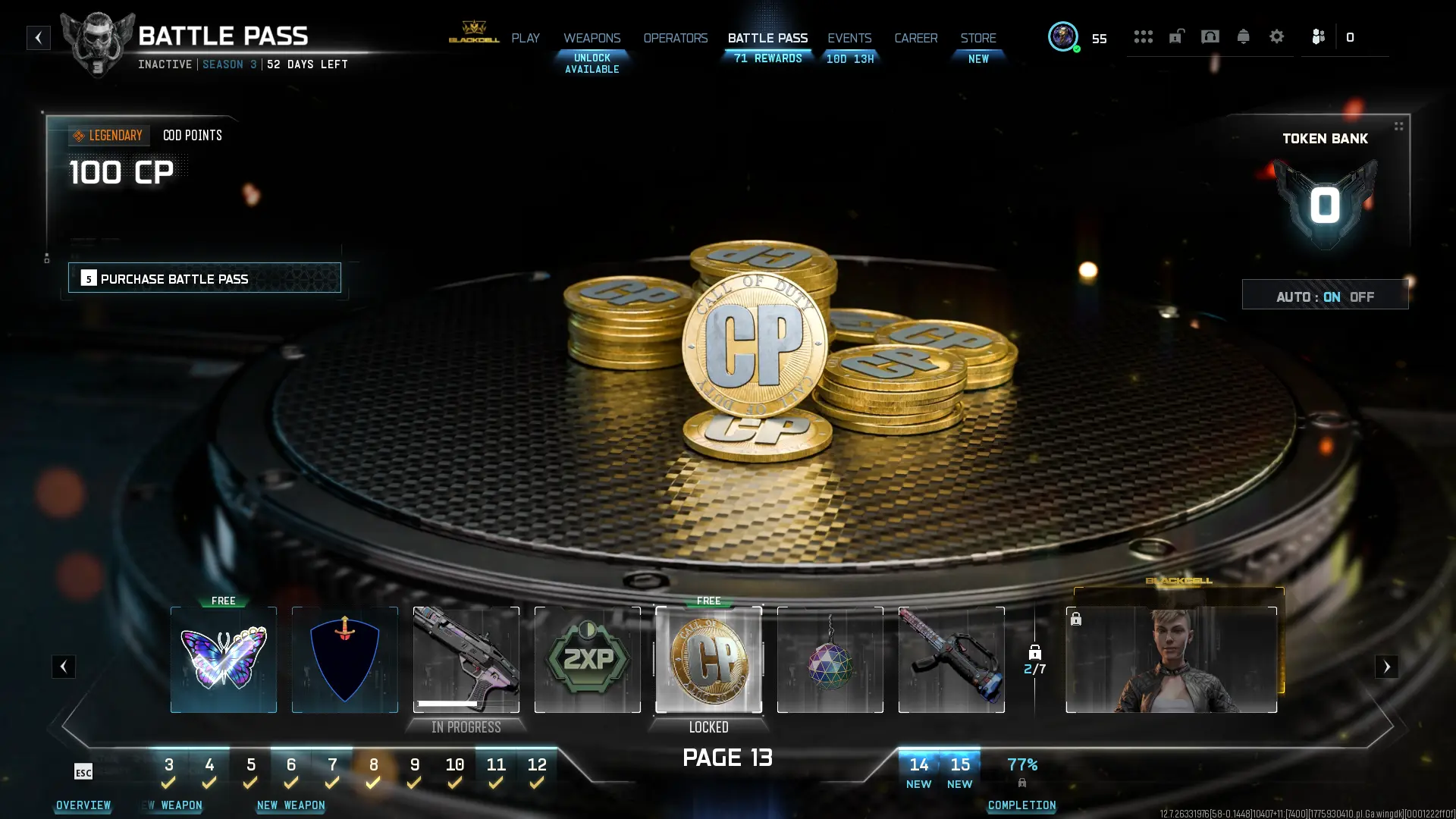
Task: Jump to battle pass page 14
Action: pos(918,770)
